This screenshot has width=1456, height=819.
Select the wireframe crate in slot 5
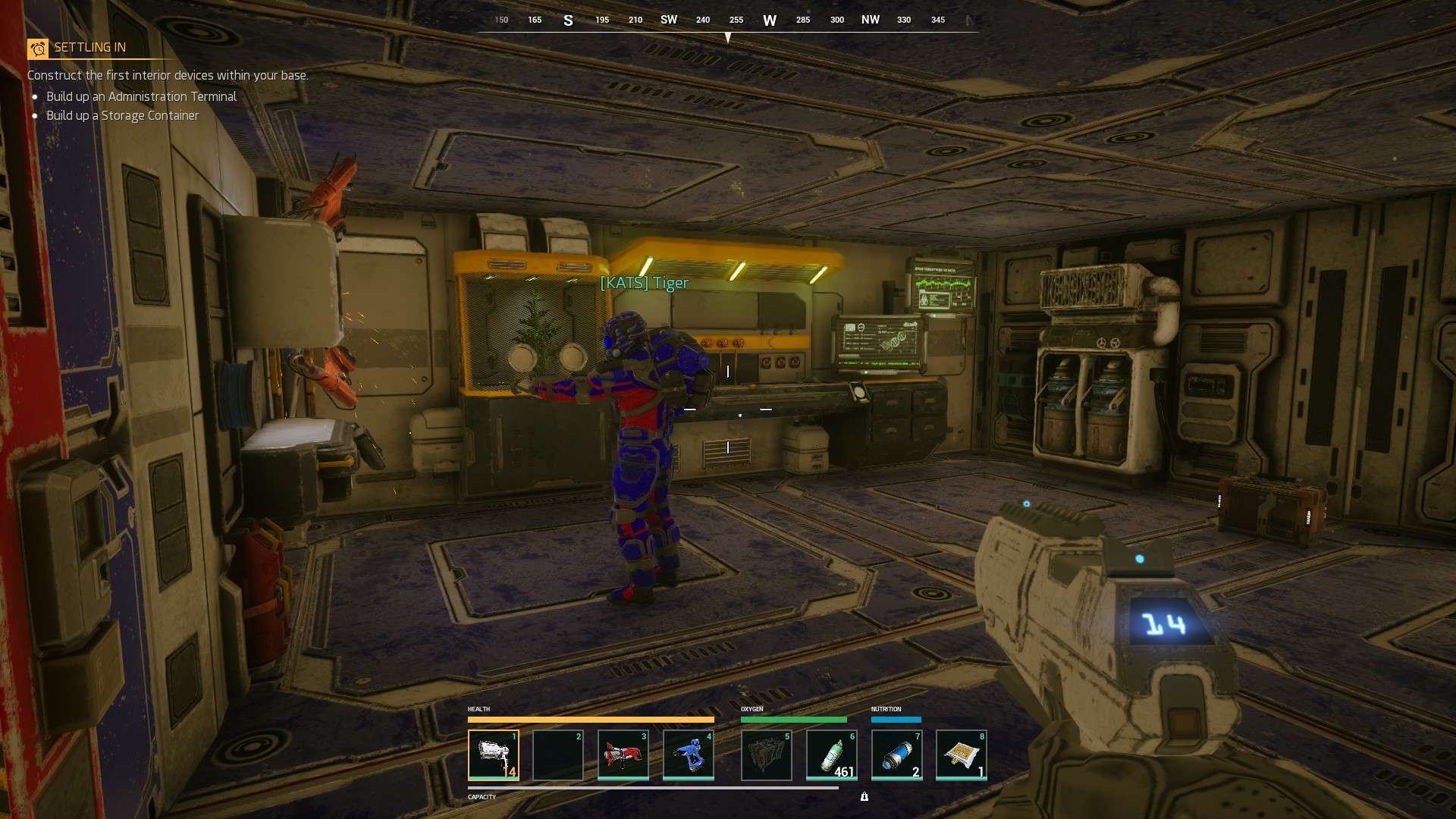[766, 755]
